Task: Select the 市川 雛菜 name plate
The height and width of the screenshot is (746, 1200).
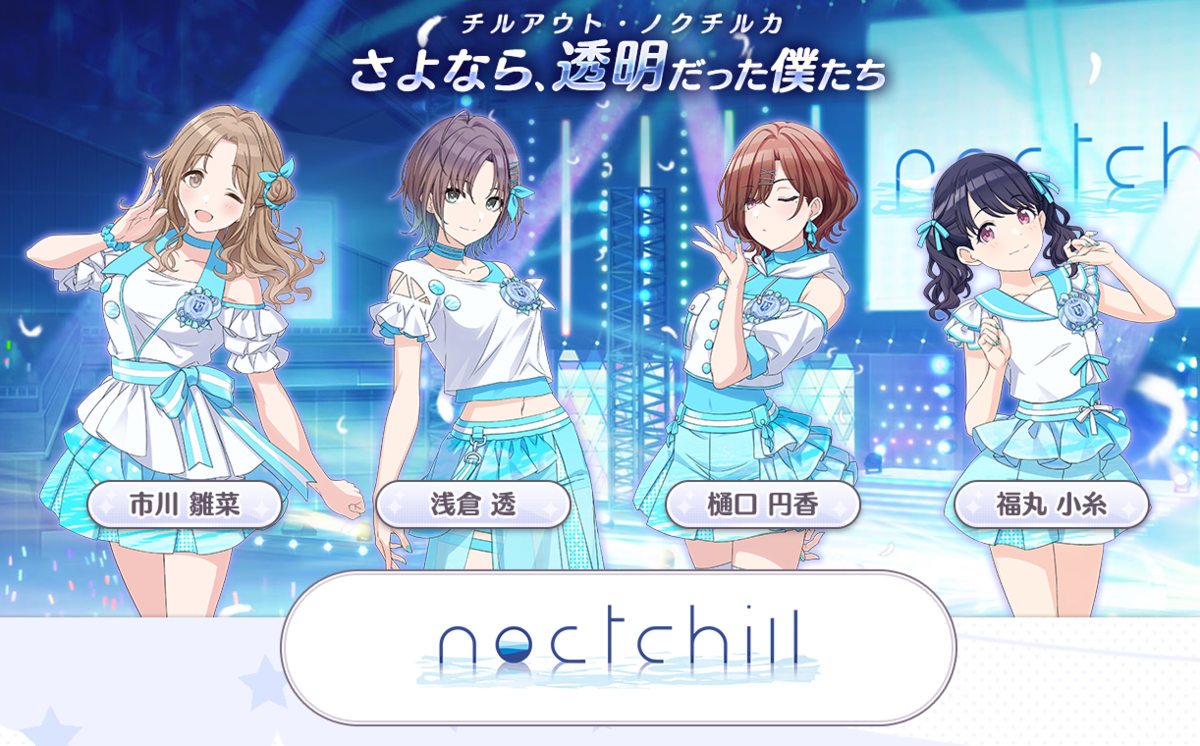Action: click(184, 505)
